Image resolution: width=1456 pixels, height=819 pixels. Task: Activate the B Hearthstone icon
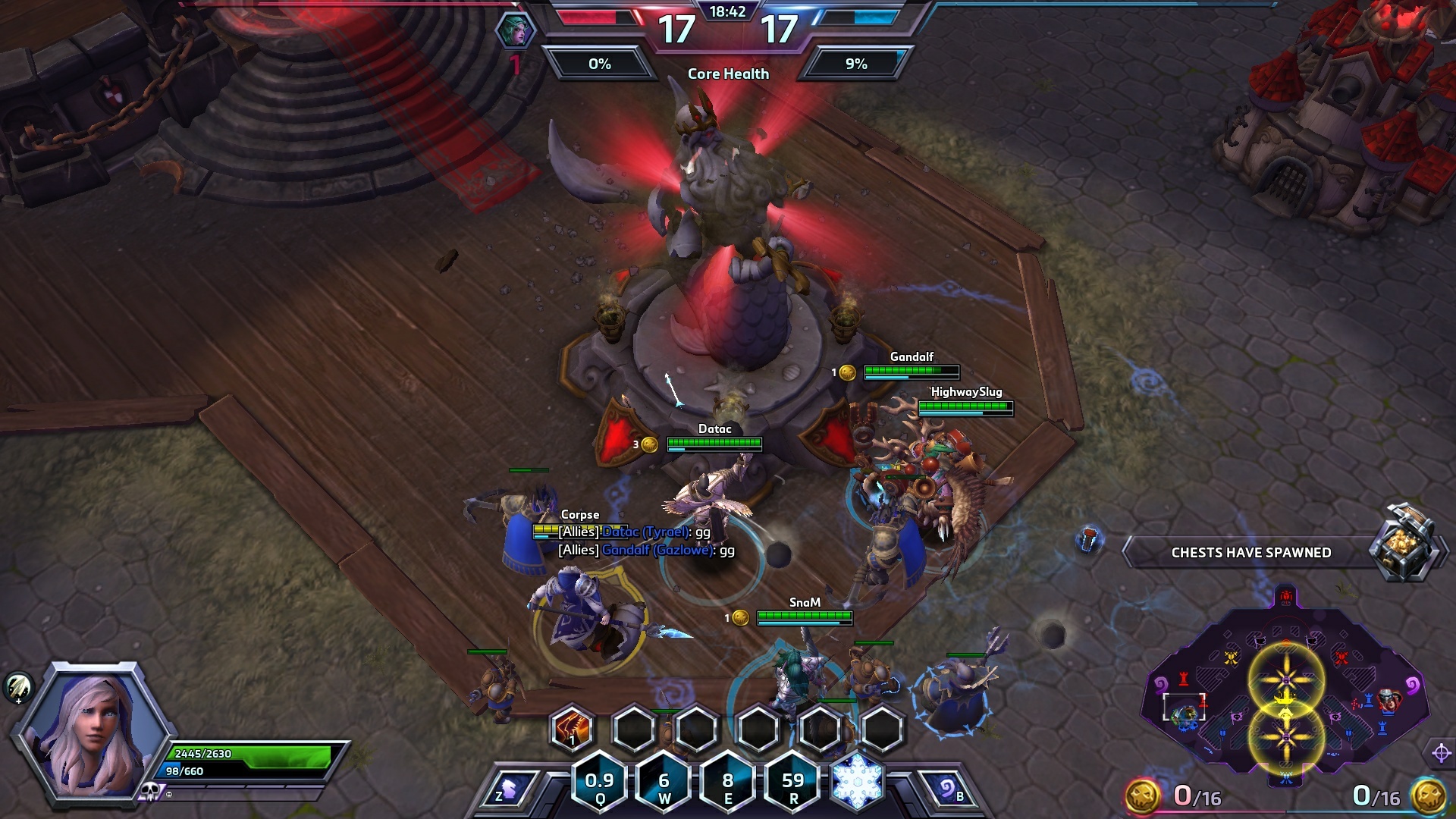click(x=948, y=790)
